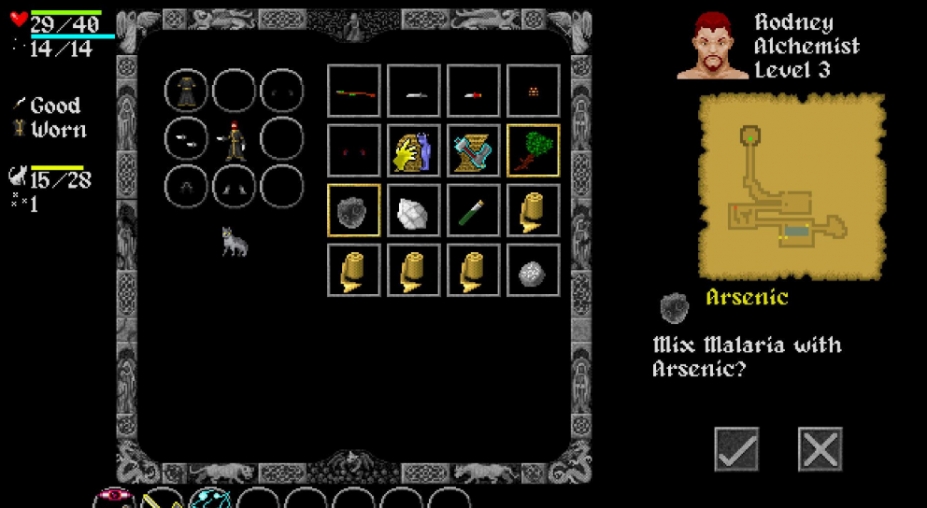927x508 pixels.
Task: Select the yellow sword hotbar slot
Action: click(x=161, y=499)
